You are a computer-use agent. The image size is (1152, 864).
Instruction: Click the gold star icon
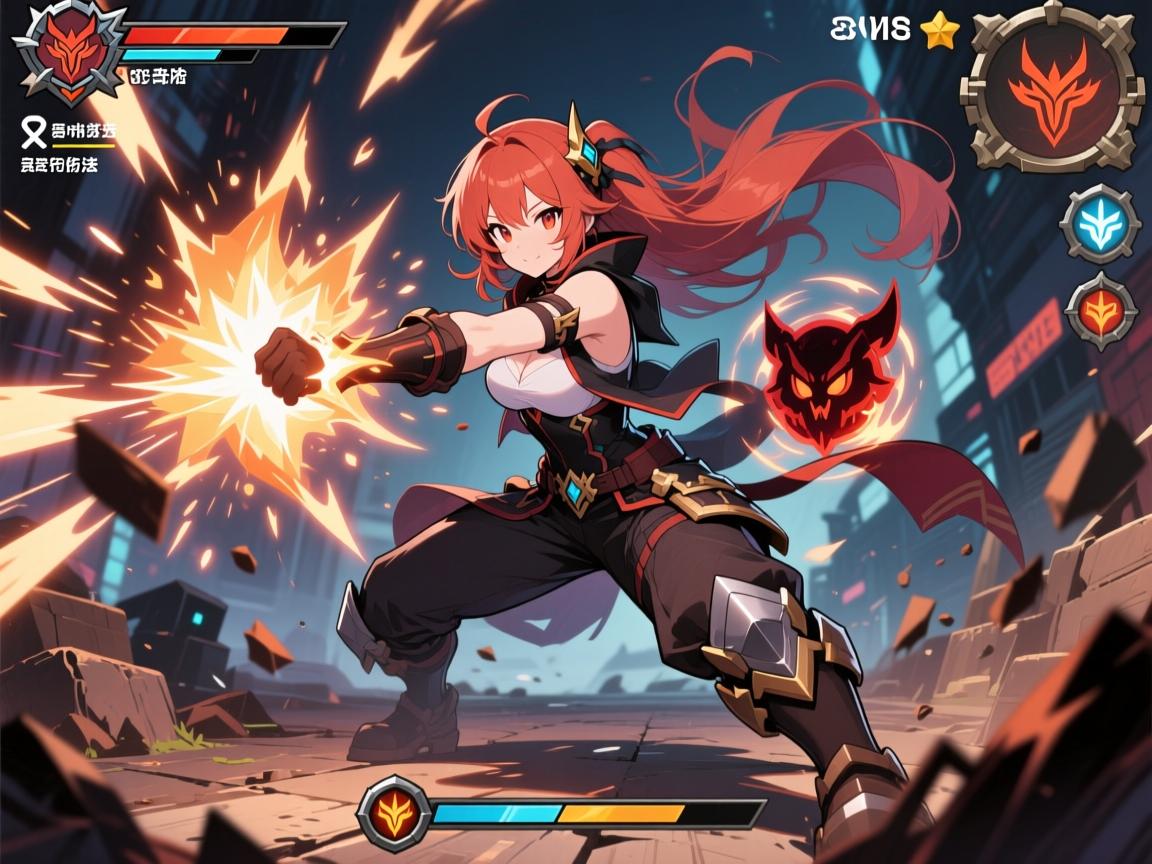click(x=938, y=32)
